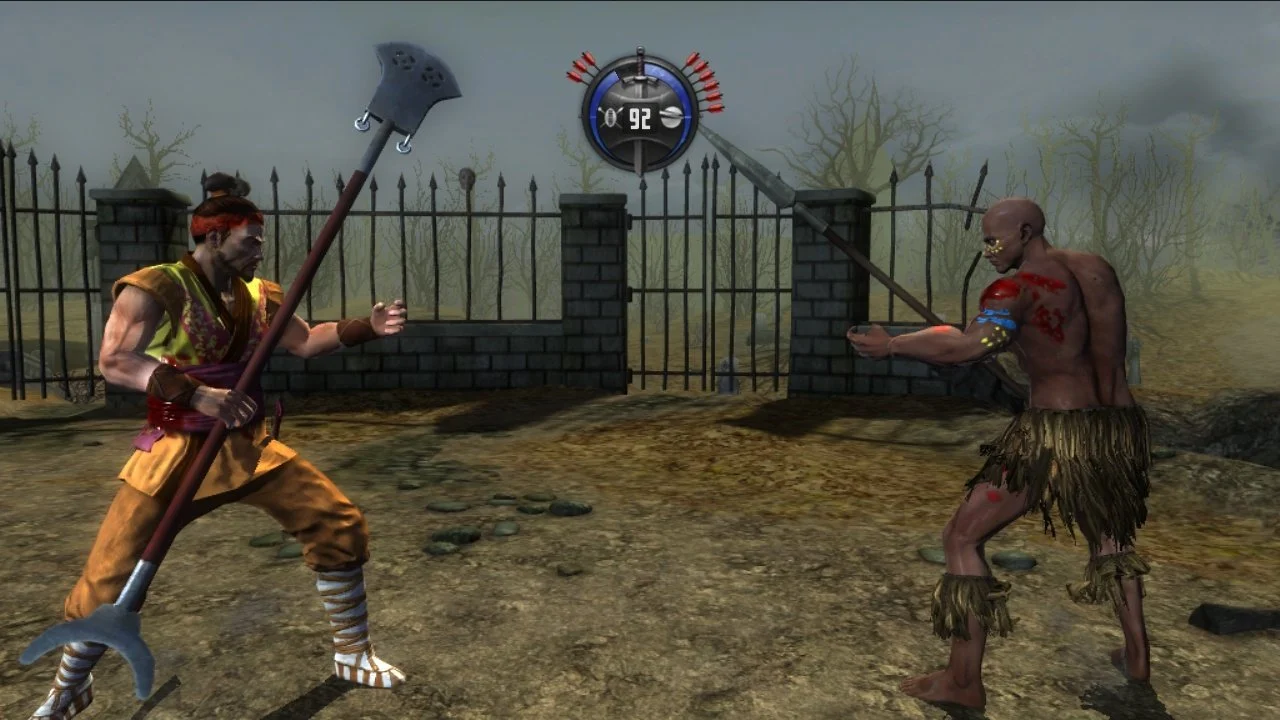Select the right shield icon beside the timer
Viewport: 1280px width, 720px height.
(671, 116)
